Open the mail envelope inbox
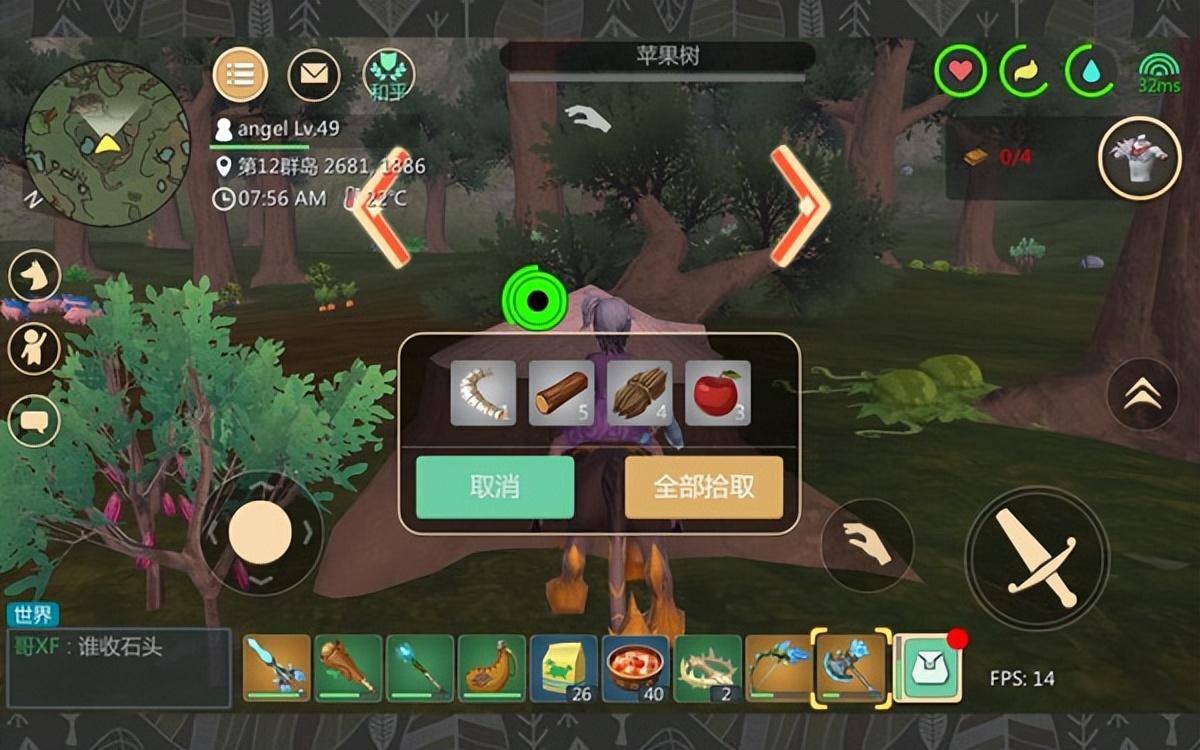Viewport: 1200px width, 750px height. 314,74
